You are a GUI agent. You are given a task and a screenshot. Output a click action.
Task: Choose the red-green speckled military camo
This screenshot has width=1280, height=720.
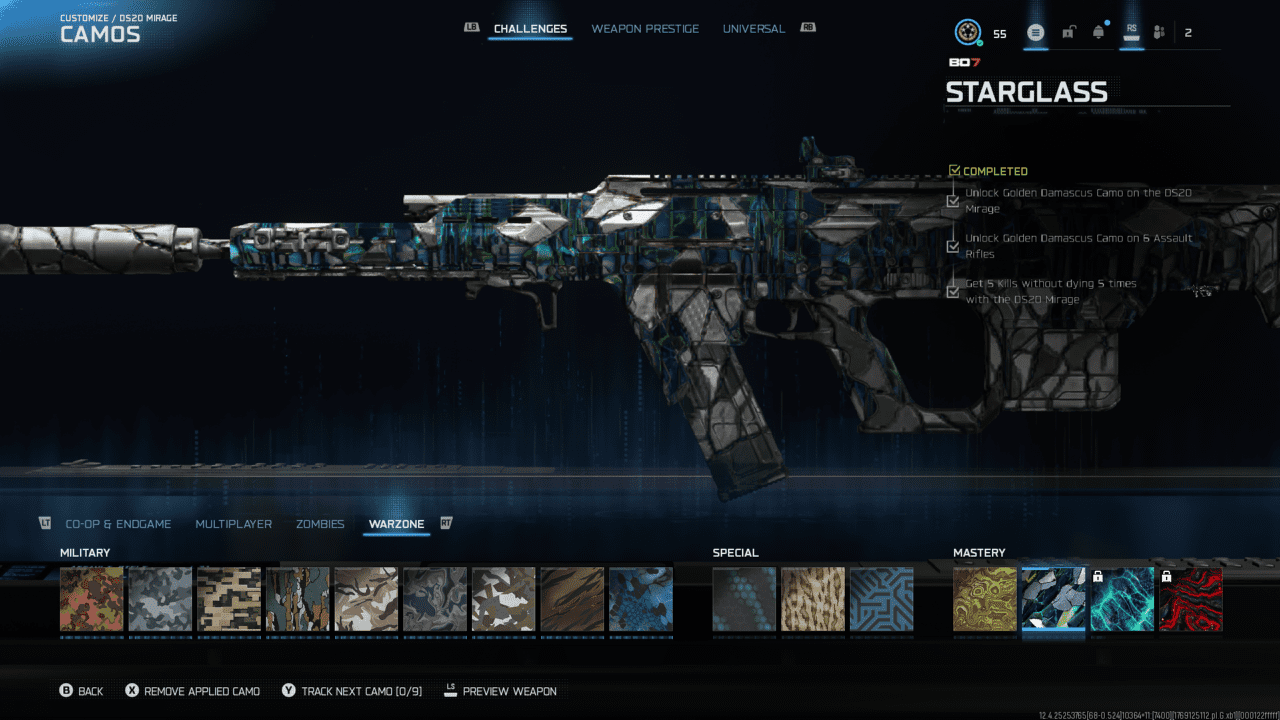tap(92, 599)
